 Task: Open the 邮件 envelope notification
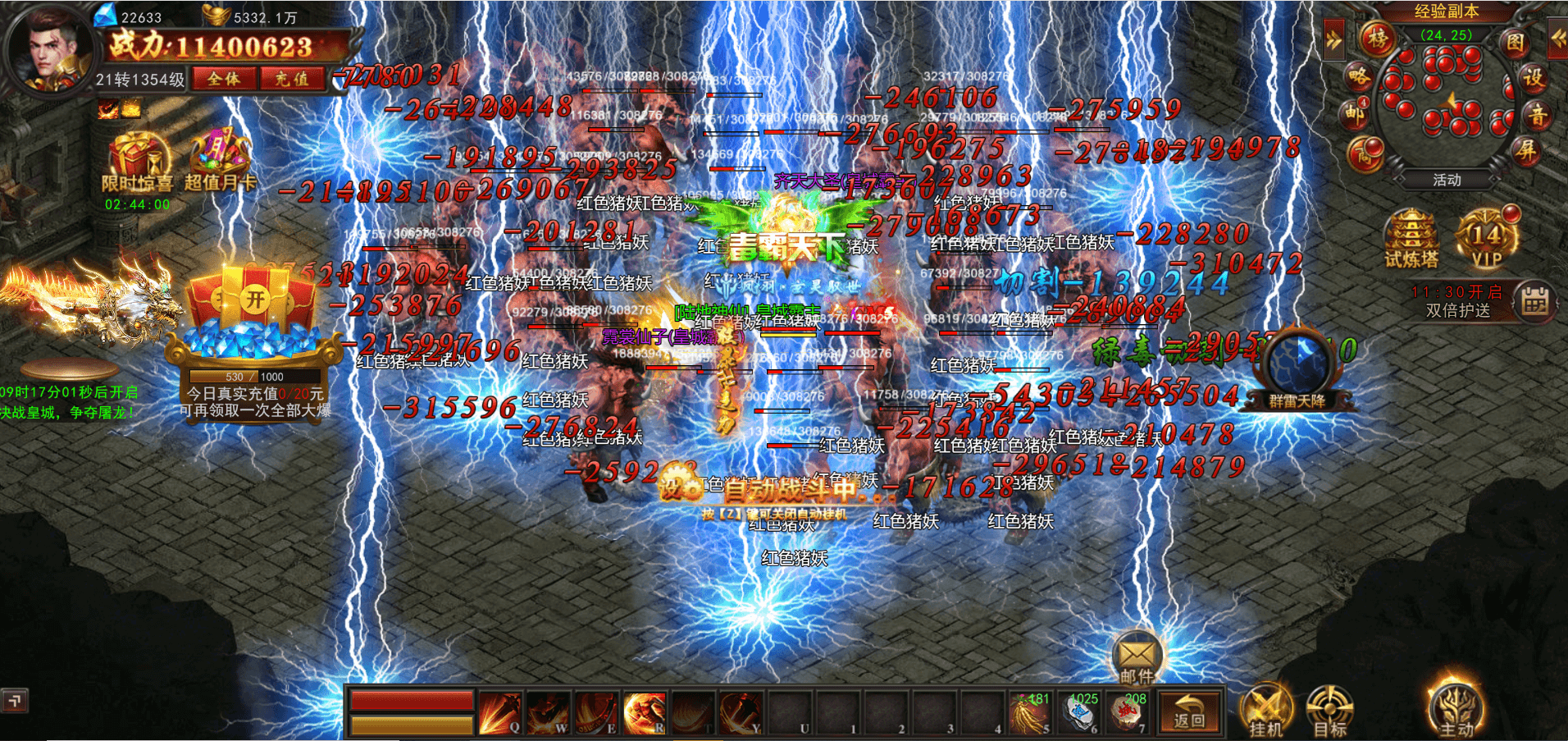pyautogui.click(x=1137, y=658)
